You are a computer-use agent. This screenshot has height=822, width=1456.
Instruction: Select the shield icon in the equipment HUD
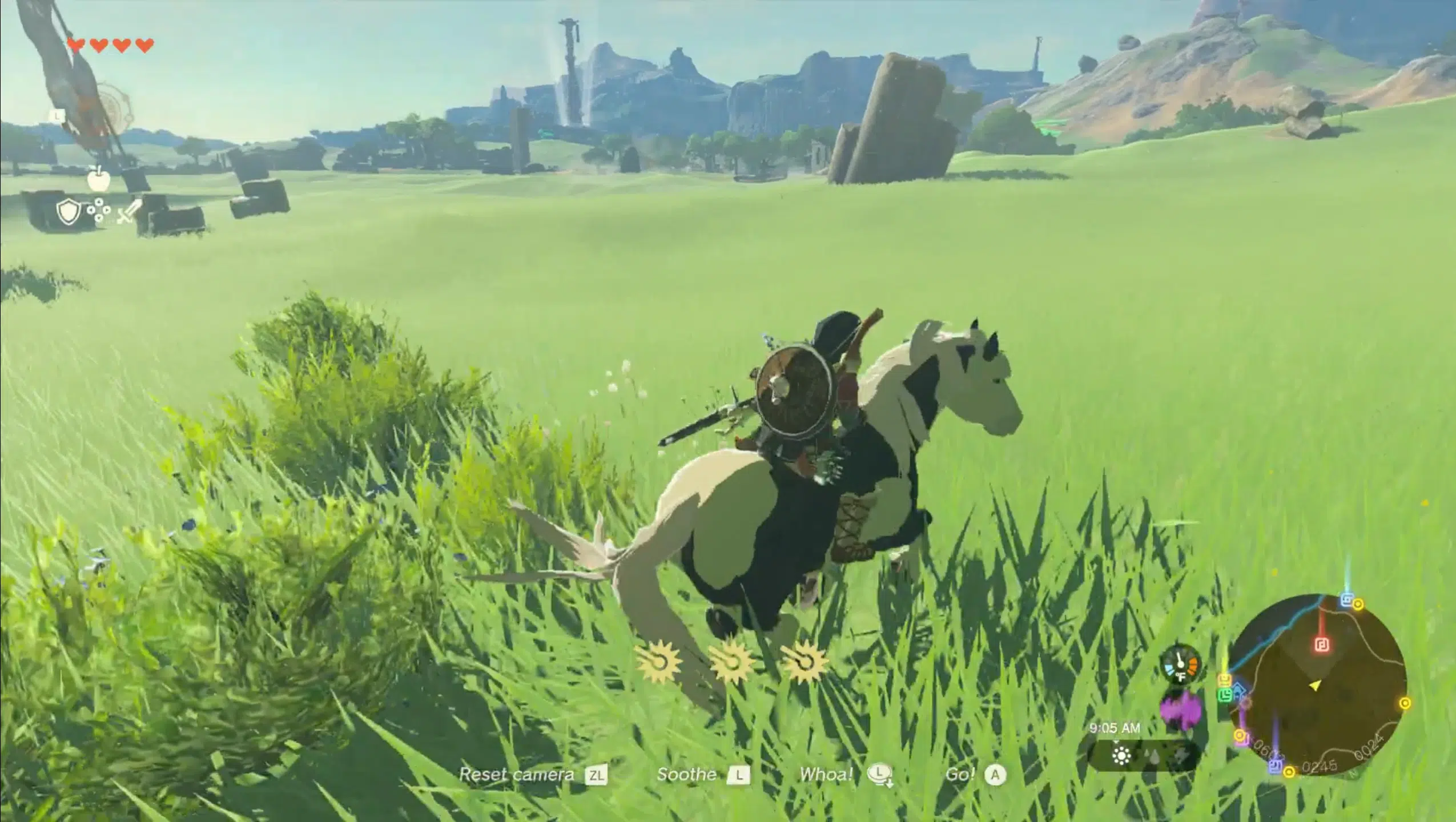(x=68, y=211)
